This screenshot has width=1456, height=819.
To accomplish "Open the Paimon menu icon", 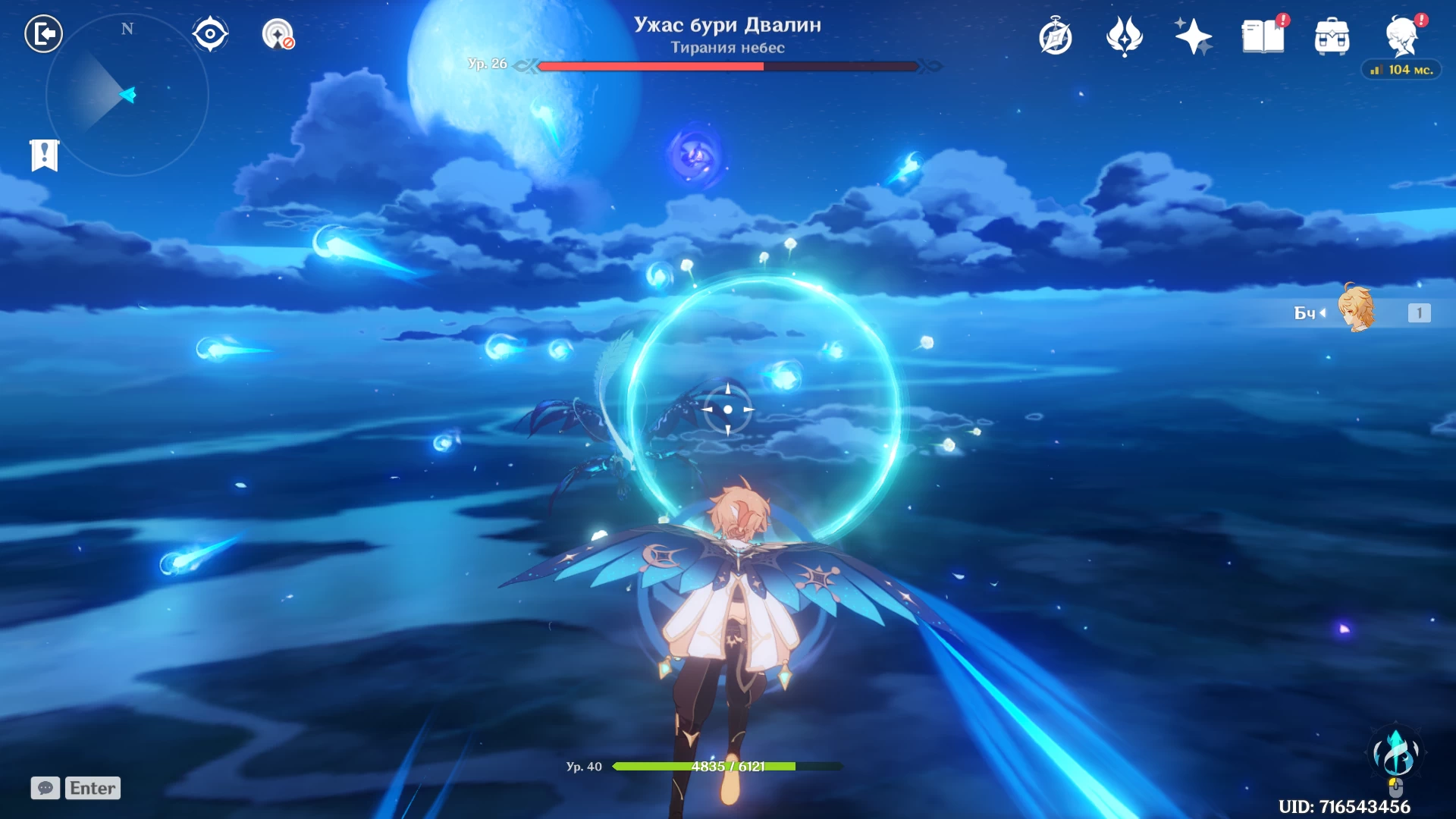I will click(1401, 36).
